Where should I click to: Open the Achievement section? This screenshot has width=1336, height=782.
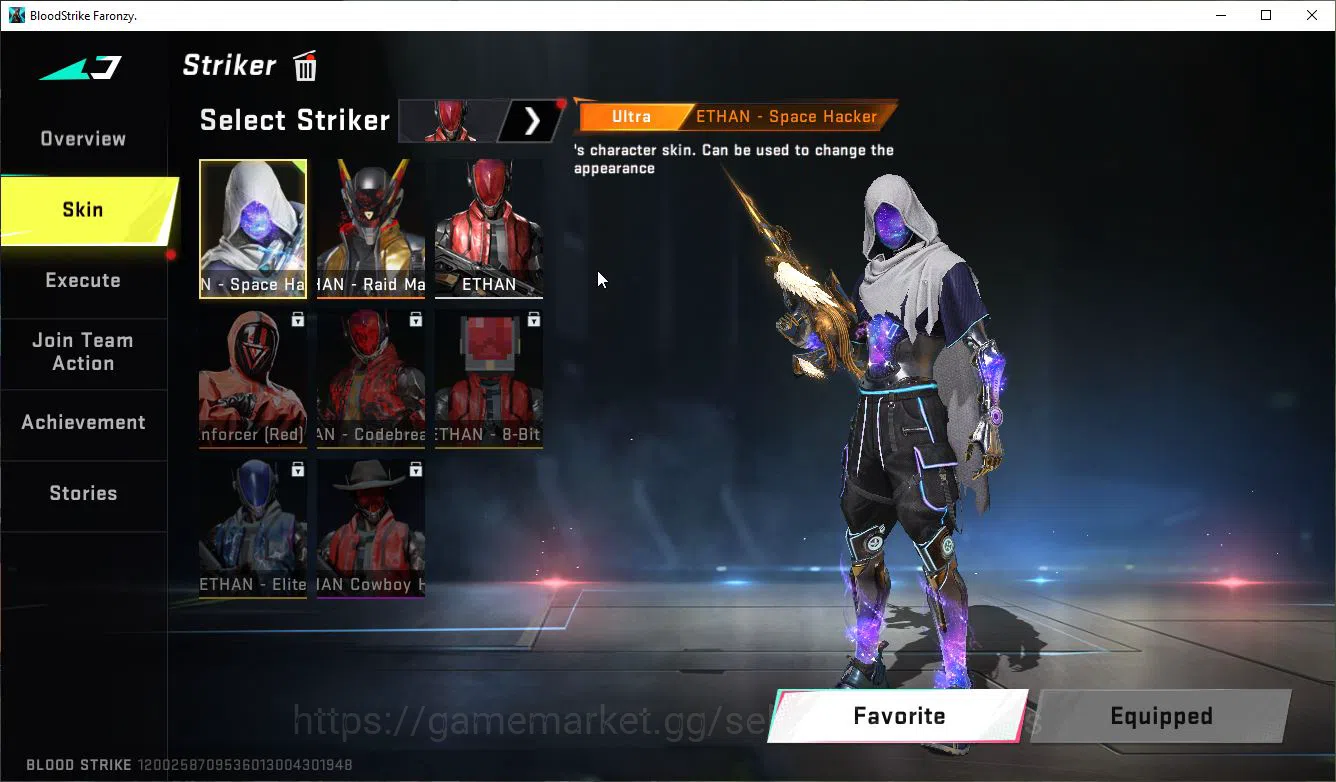click(x=82, y=422)
